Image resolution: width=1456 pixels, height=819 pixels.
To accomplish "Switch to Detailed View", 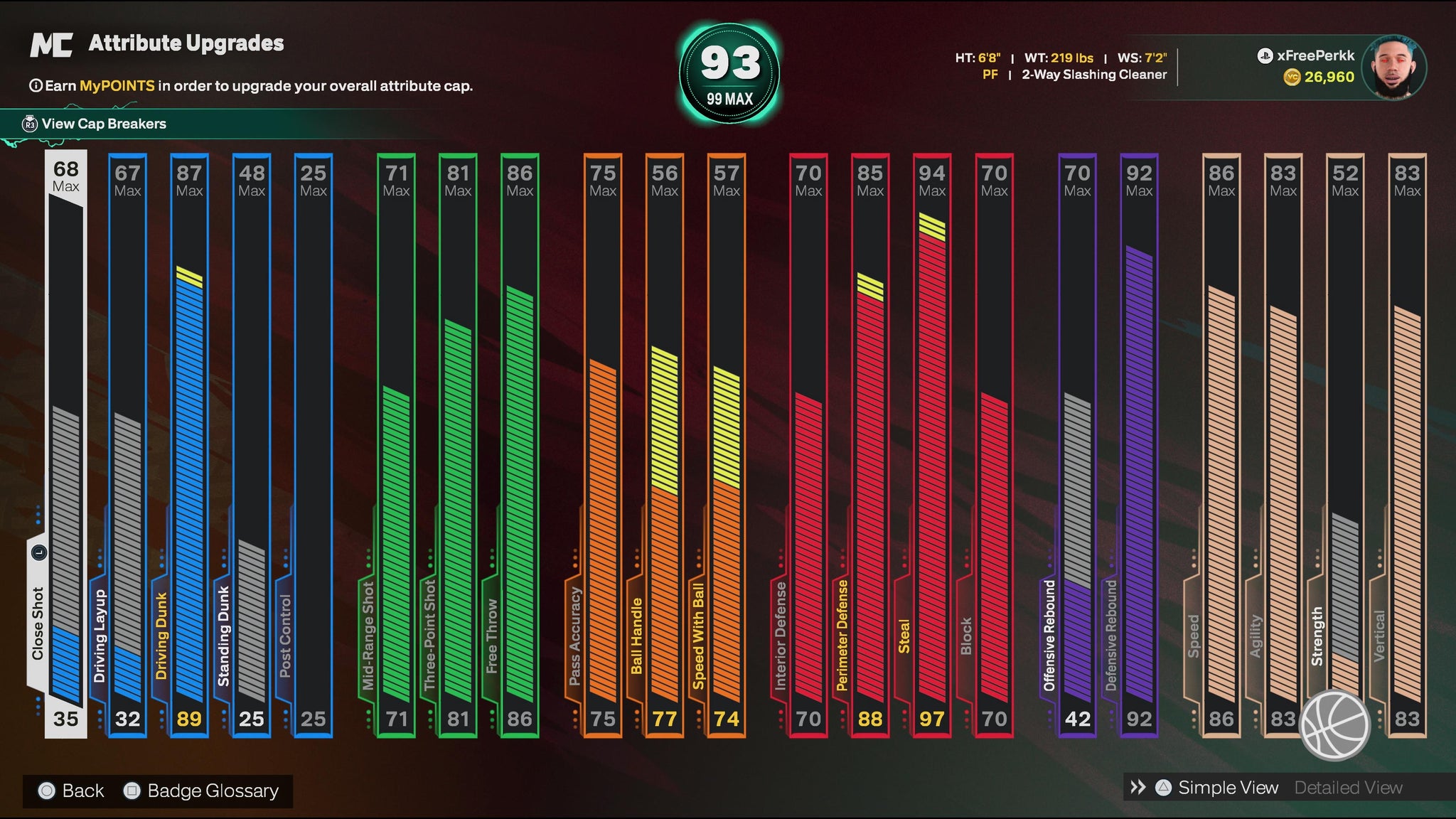I will [x=1348, y=788].
